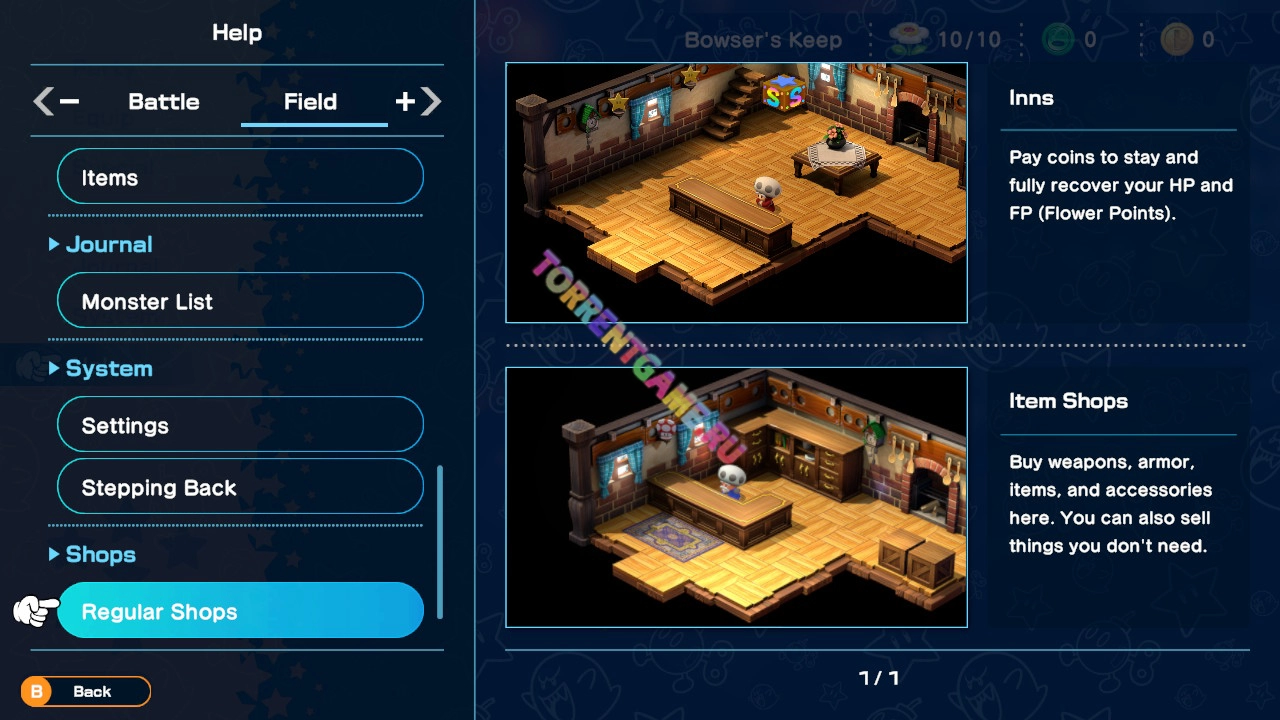The width and height of the screenshot is (1280, 720).
Task: Click the Item Shops preview image
Action: click(736, 497)
